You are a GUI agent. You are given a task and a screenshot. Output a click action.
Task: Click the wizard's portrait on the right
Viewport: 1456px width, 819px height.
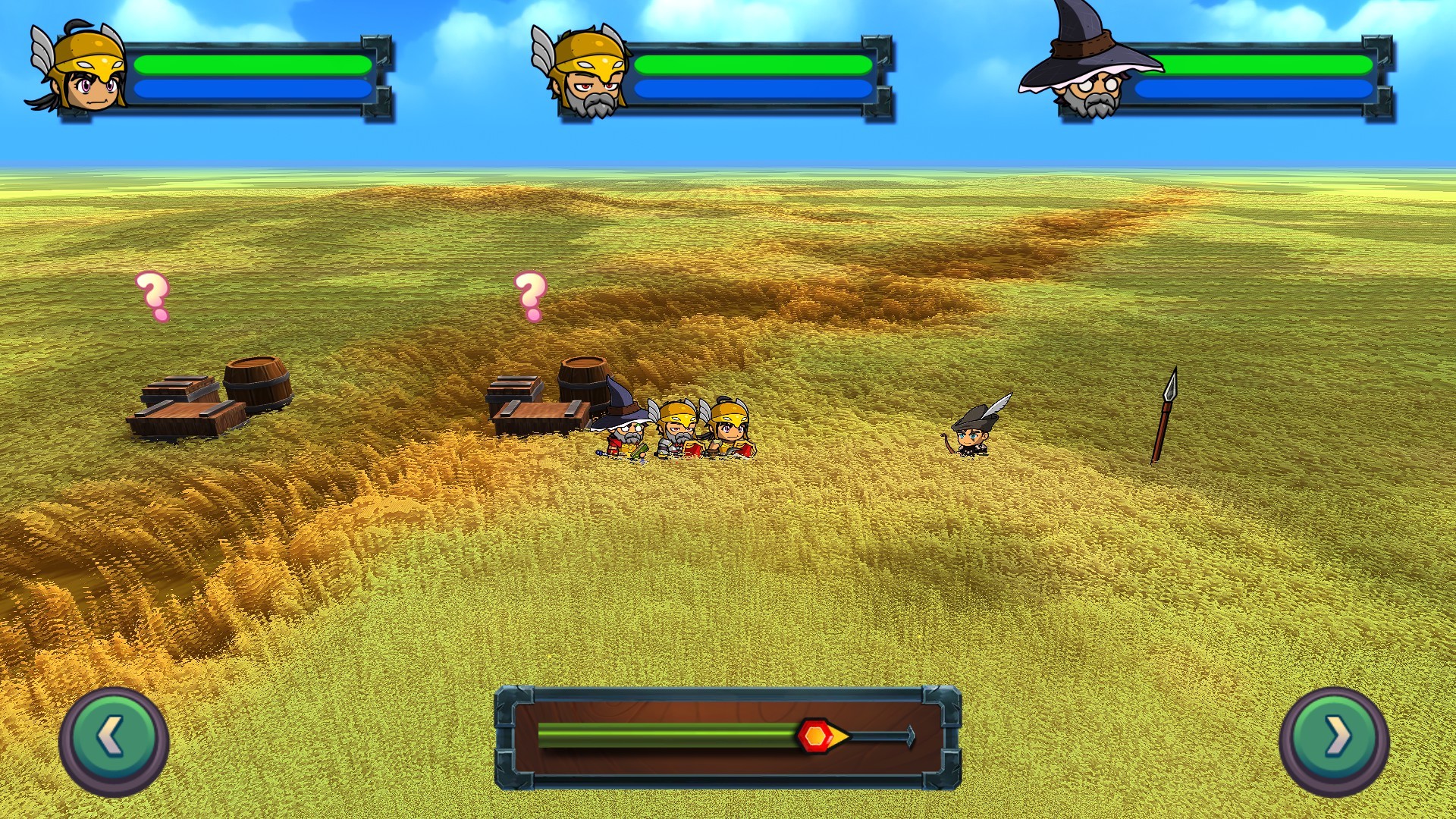[1088, 72]
